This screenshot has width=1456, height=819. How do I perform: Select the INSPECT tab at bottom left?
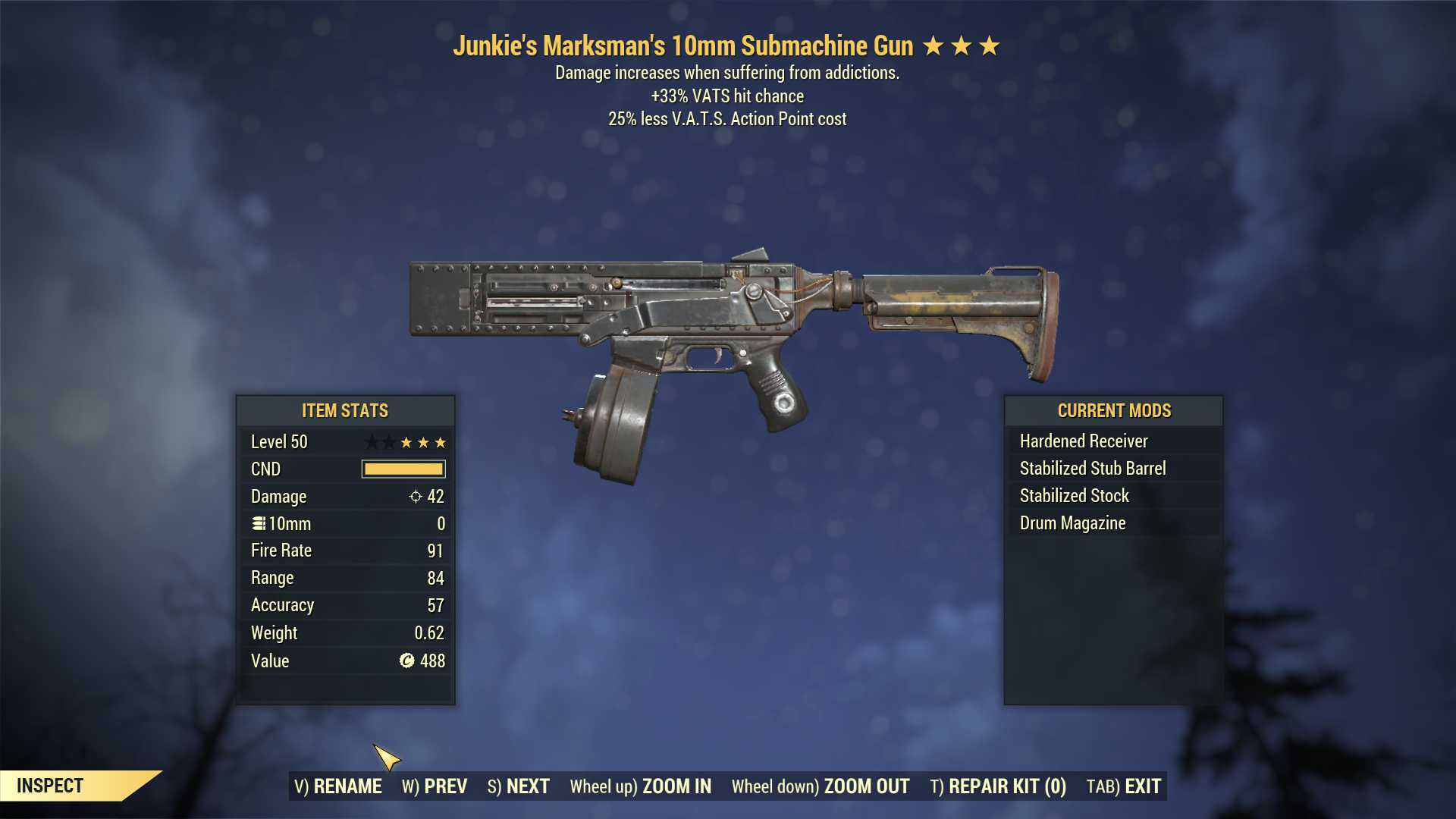pyautogui.click(x=52, y=786)
